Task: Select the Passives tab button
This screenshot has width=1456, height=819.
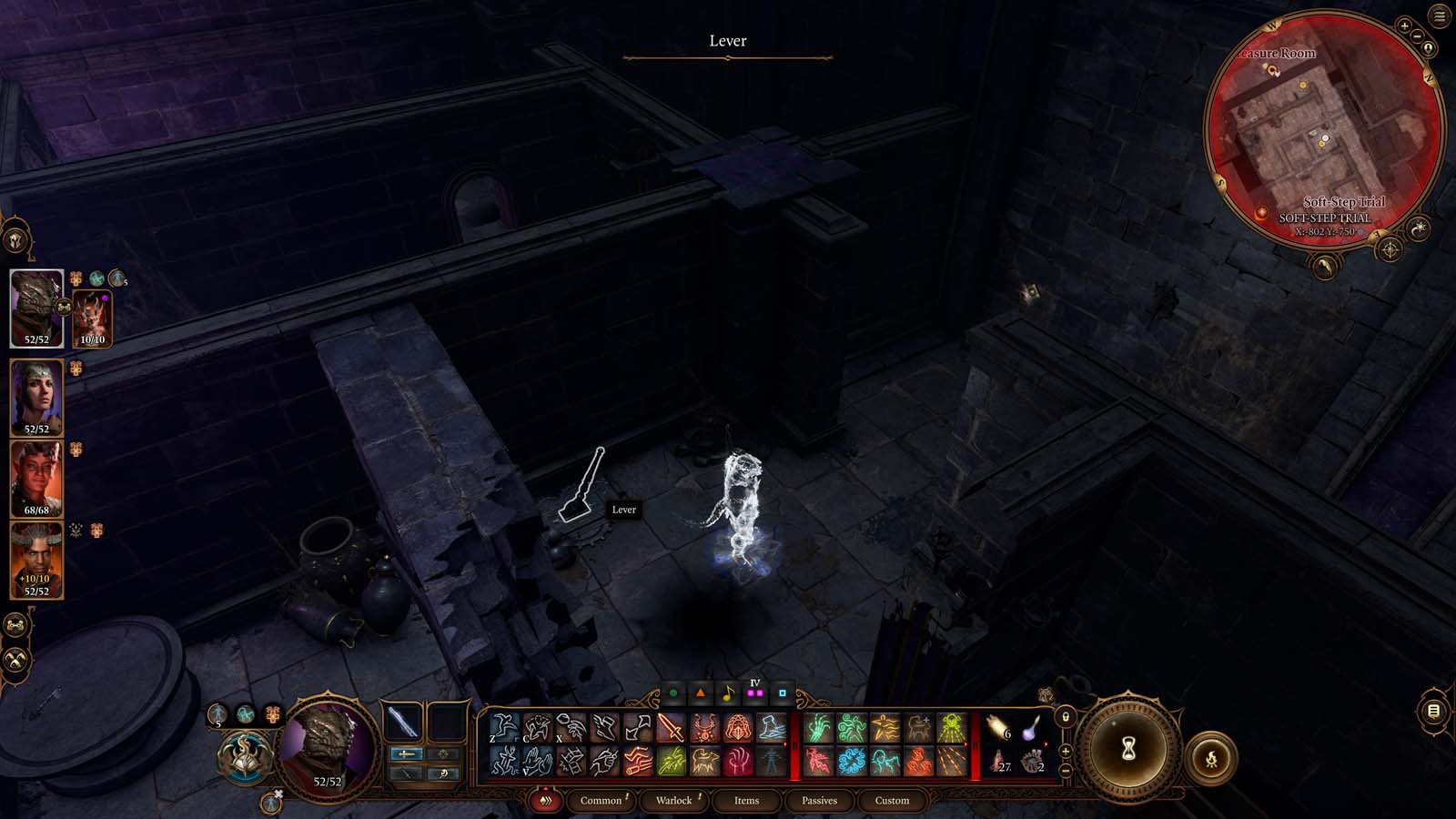Action: tap(820, 801)
